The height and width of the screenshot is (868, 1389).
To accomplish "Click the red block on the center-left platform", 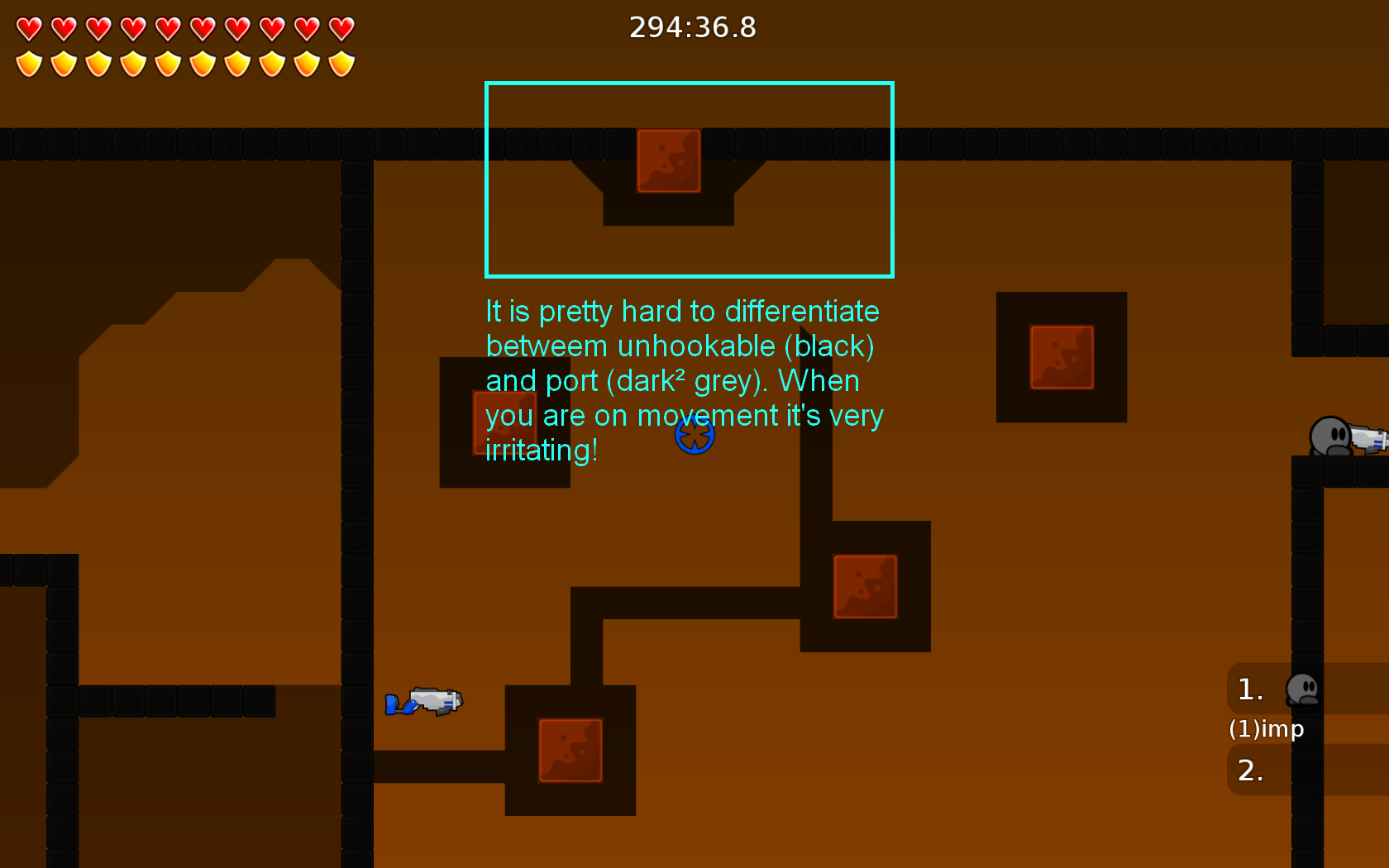I will coord(504,422).
